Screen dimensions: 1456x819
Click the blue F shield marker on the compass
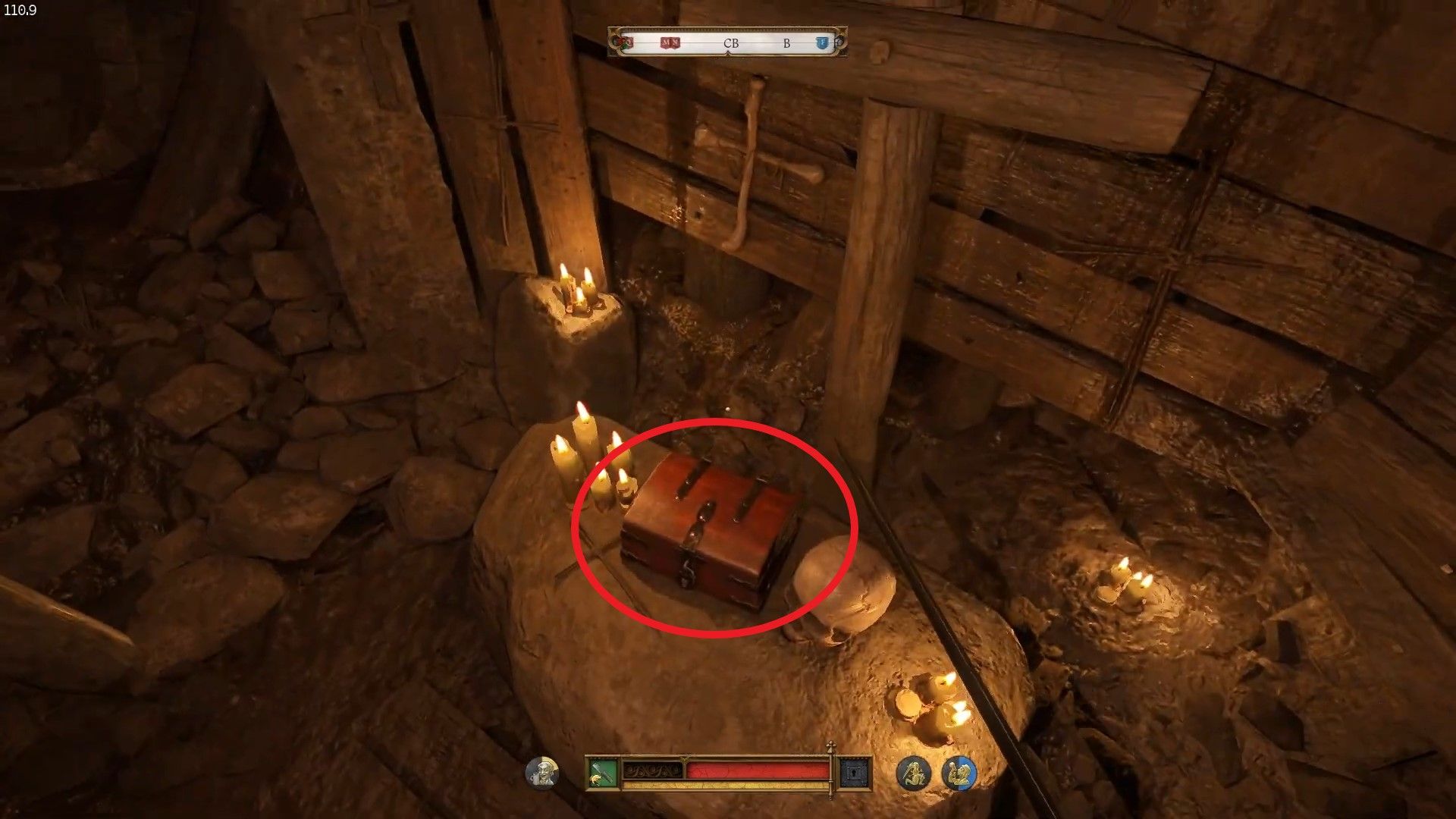(822, 42)
